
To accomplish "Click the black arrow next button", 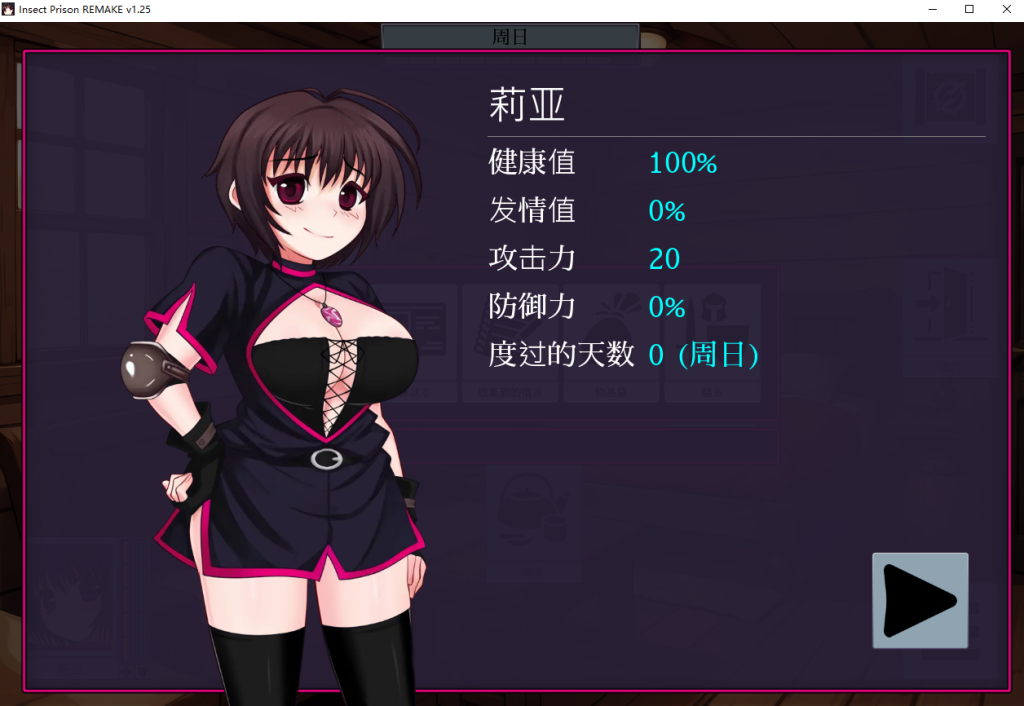I will [920, 600].
